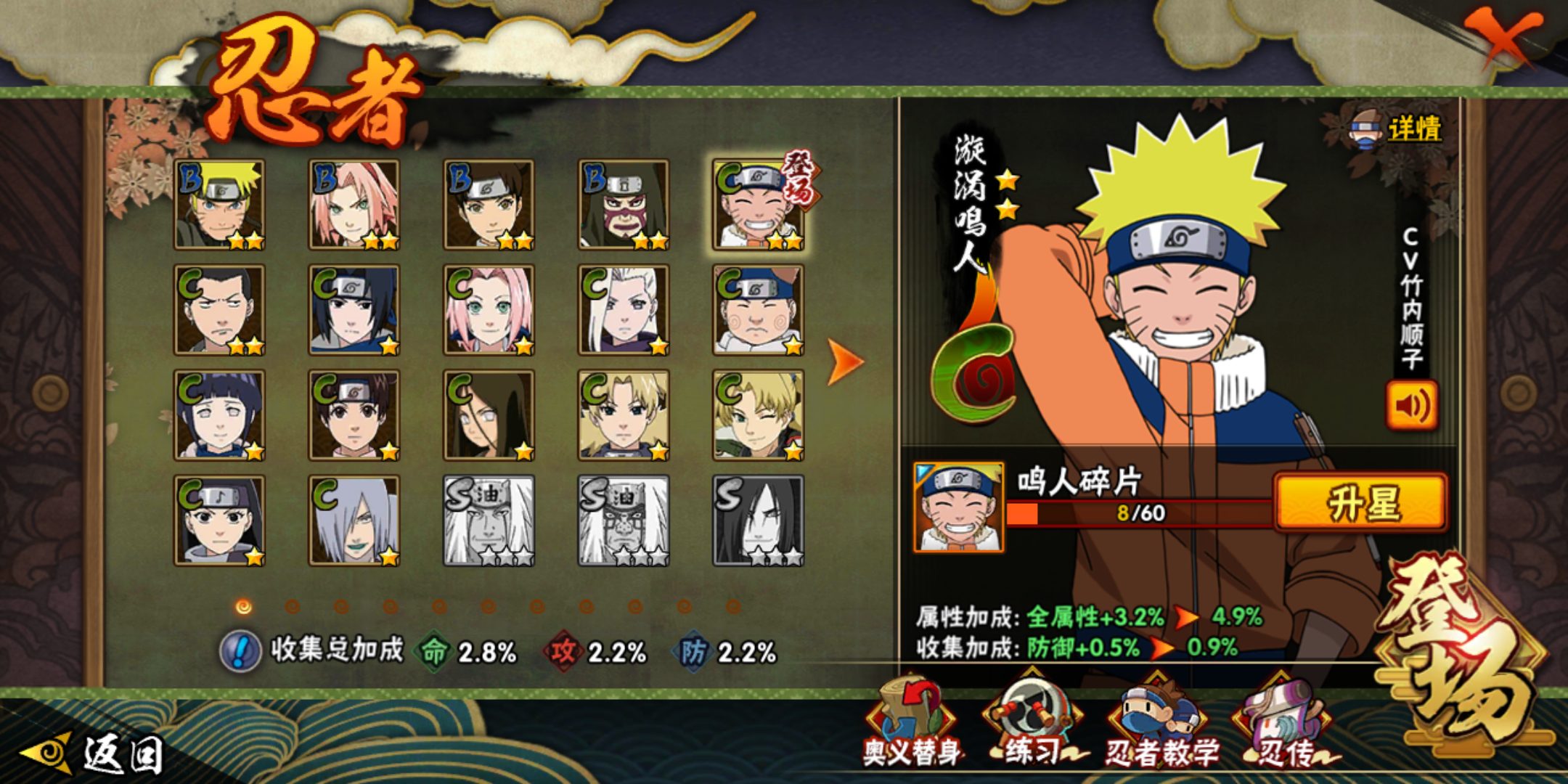Confirm the ninja with the large 登场 button
The image size is (1568, 784).
coord(1459,653)
